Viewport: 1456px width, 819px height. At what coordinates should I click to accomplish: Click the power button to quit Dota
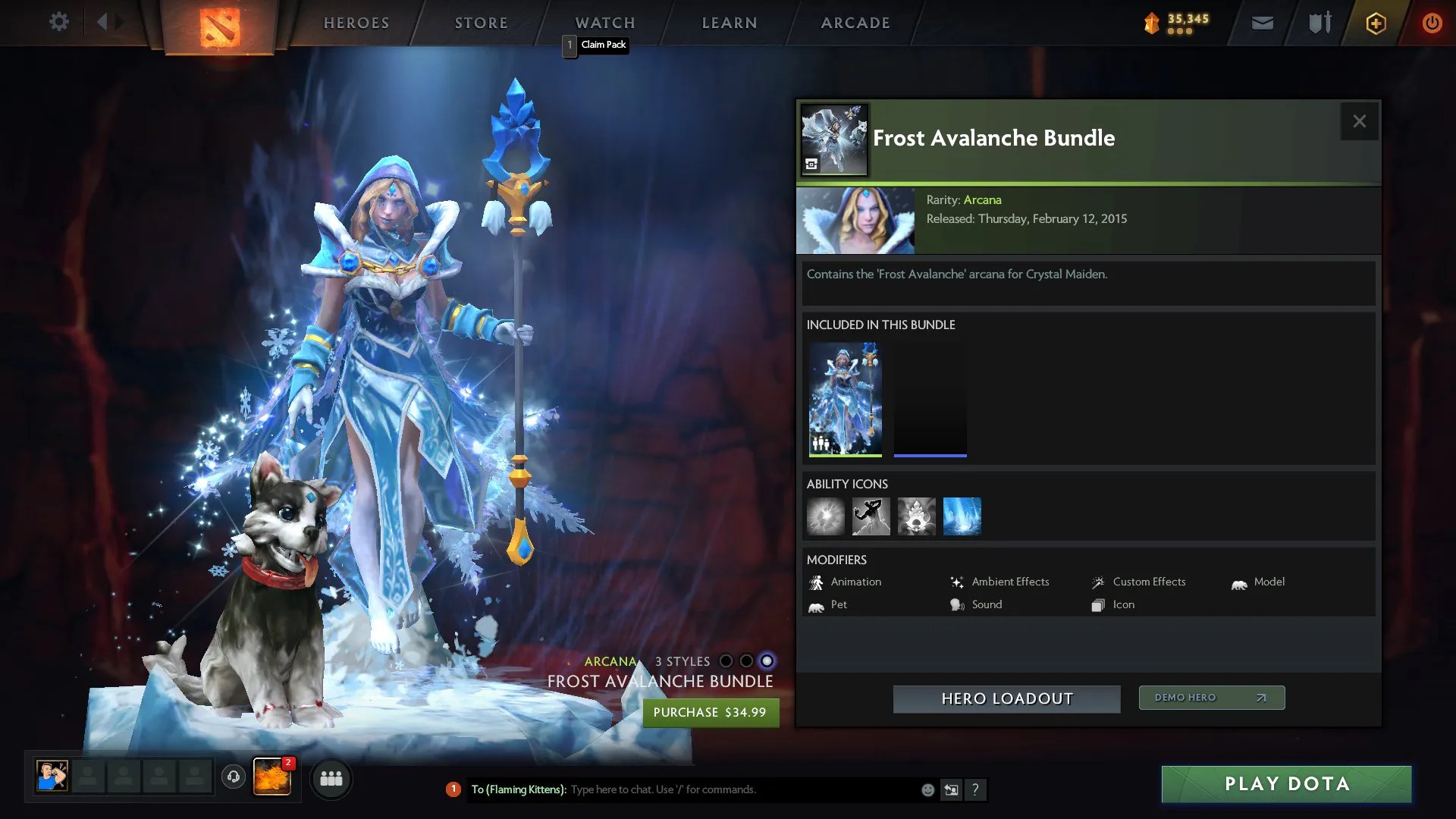pos(1432,23)
